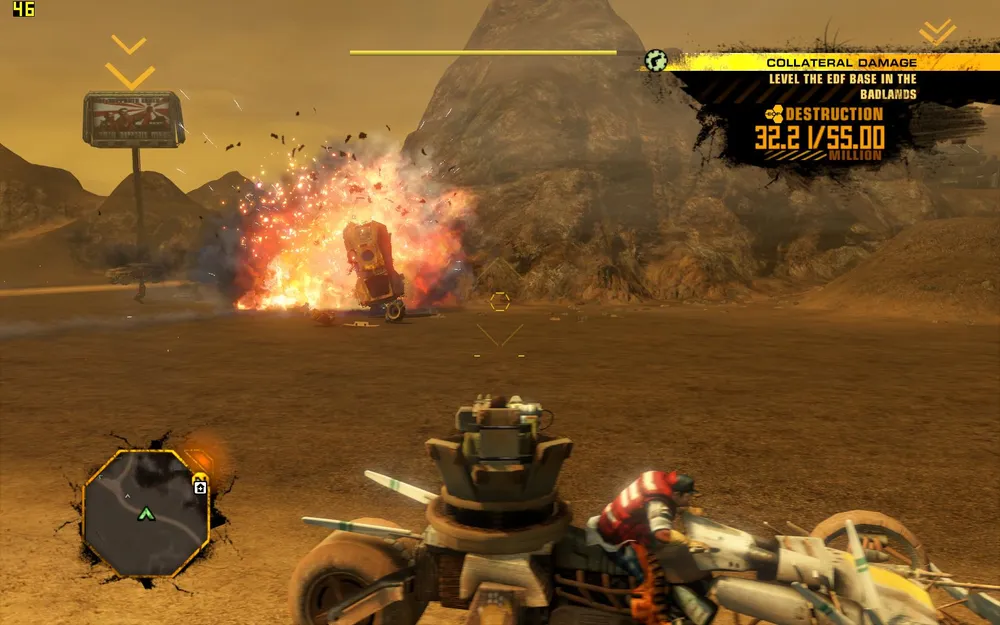
Task: Click the green player arrow on minimap
Action: (147, 514)
